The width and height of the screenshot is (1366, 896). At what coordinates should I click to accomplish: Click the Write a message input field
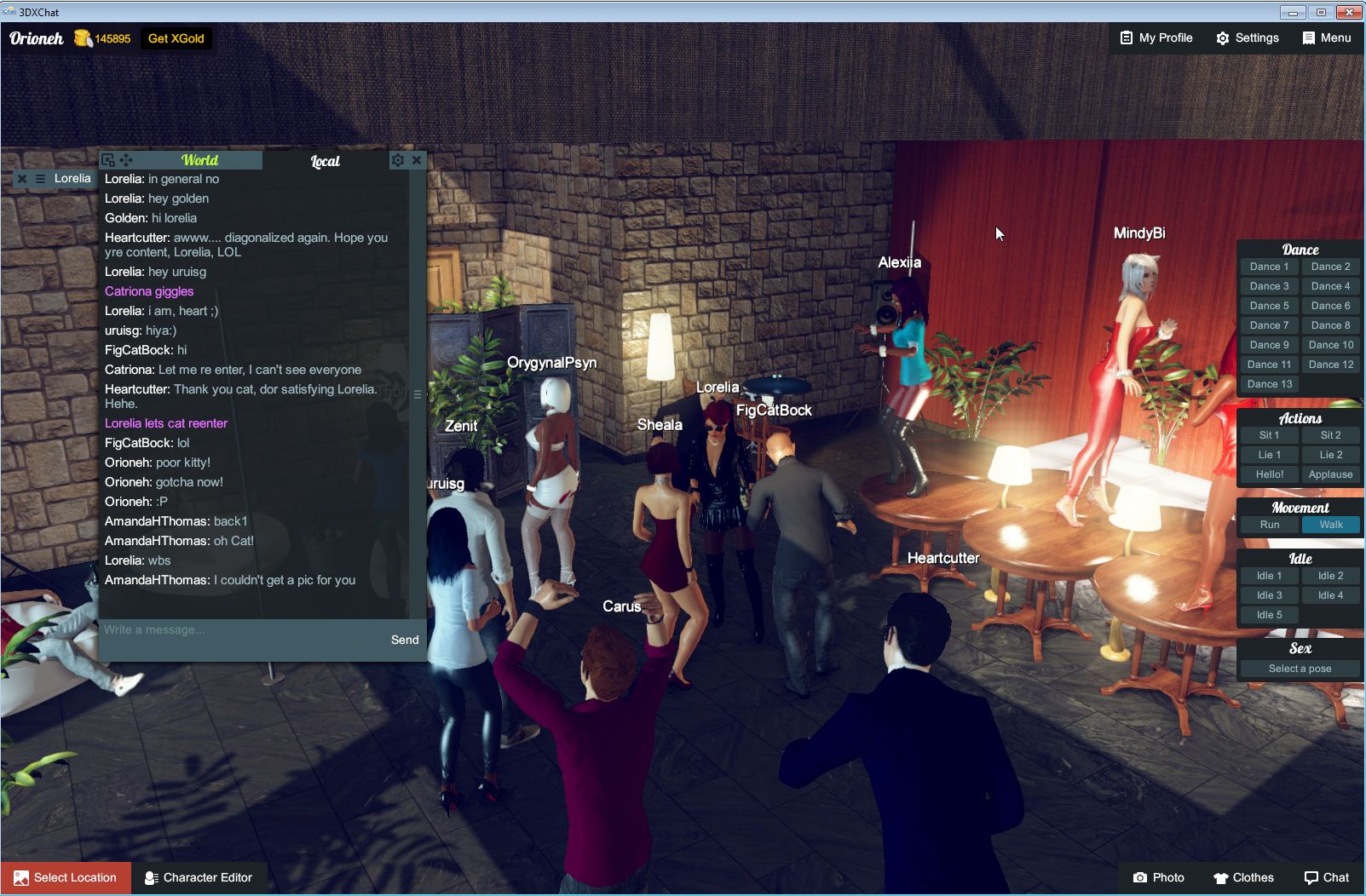click(x=213, y=629)
